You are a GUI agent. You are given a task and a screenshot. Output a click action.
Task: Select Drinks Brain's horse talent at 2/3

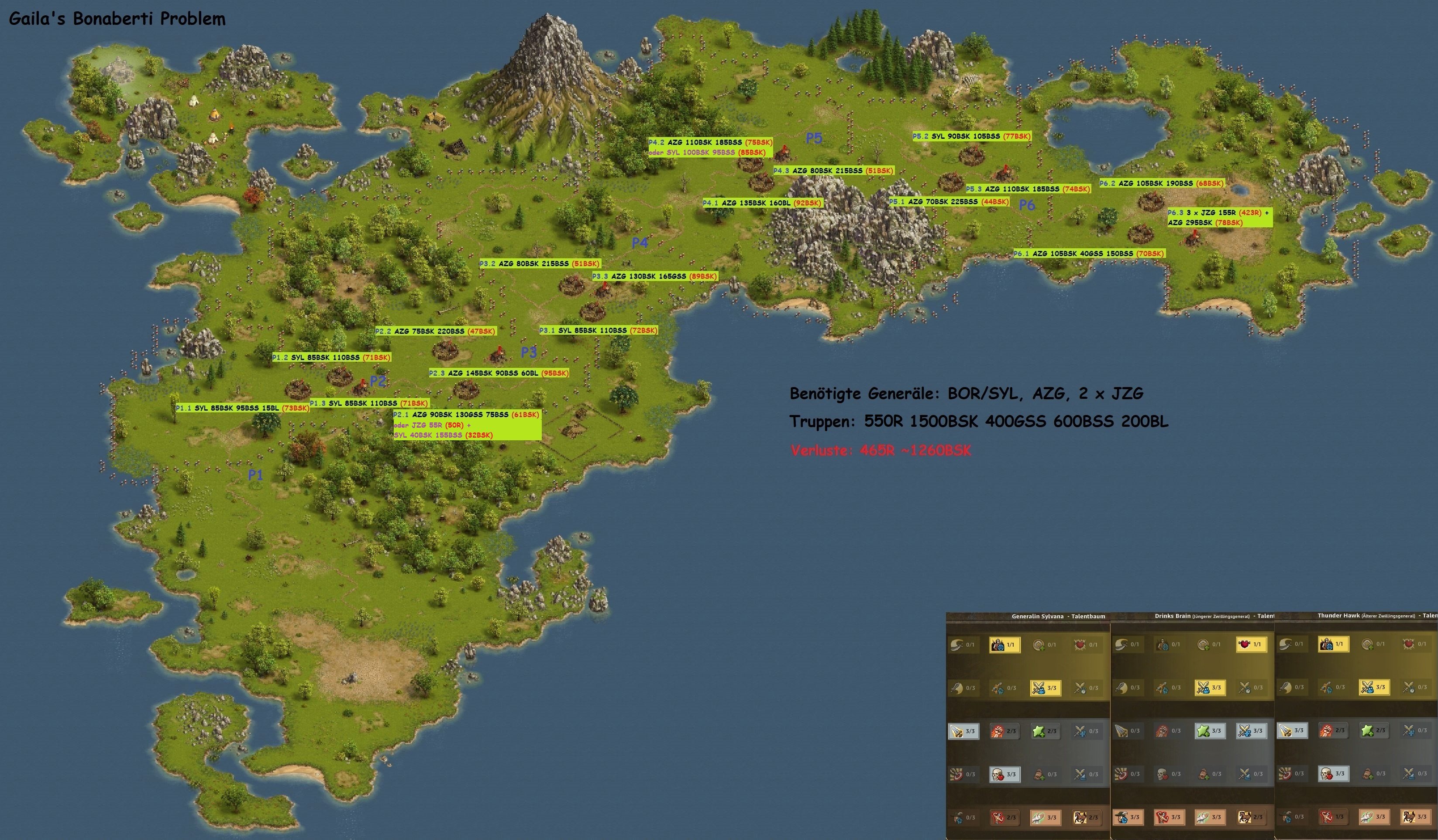pyautogui.click(x=1250, y=817)
